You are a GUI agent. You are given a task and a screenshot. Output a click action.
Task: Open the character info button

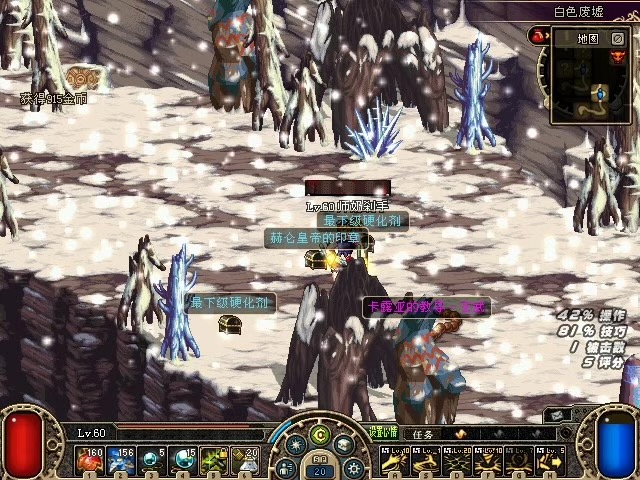[x=286, y=467]
